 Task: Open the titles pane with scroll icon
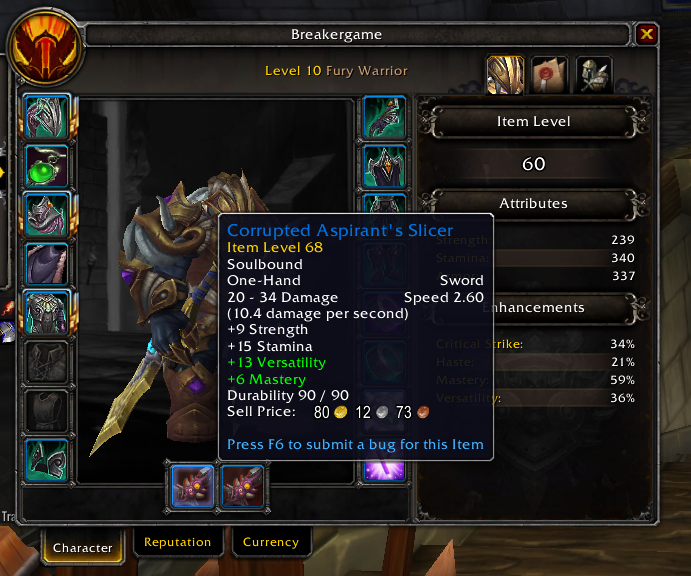coord(550,76)
